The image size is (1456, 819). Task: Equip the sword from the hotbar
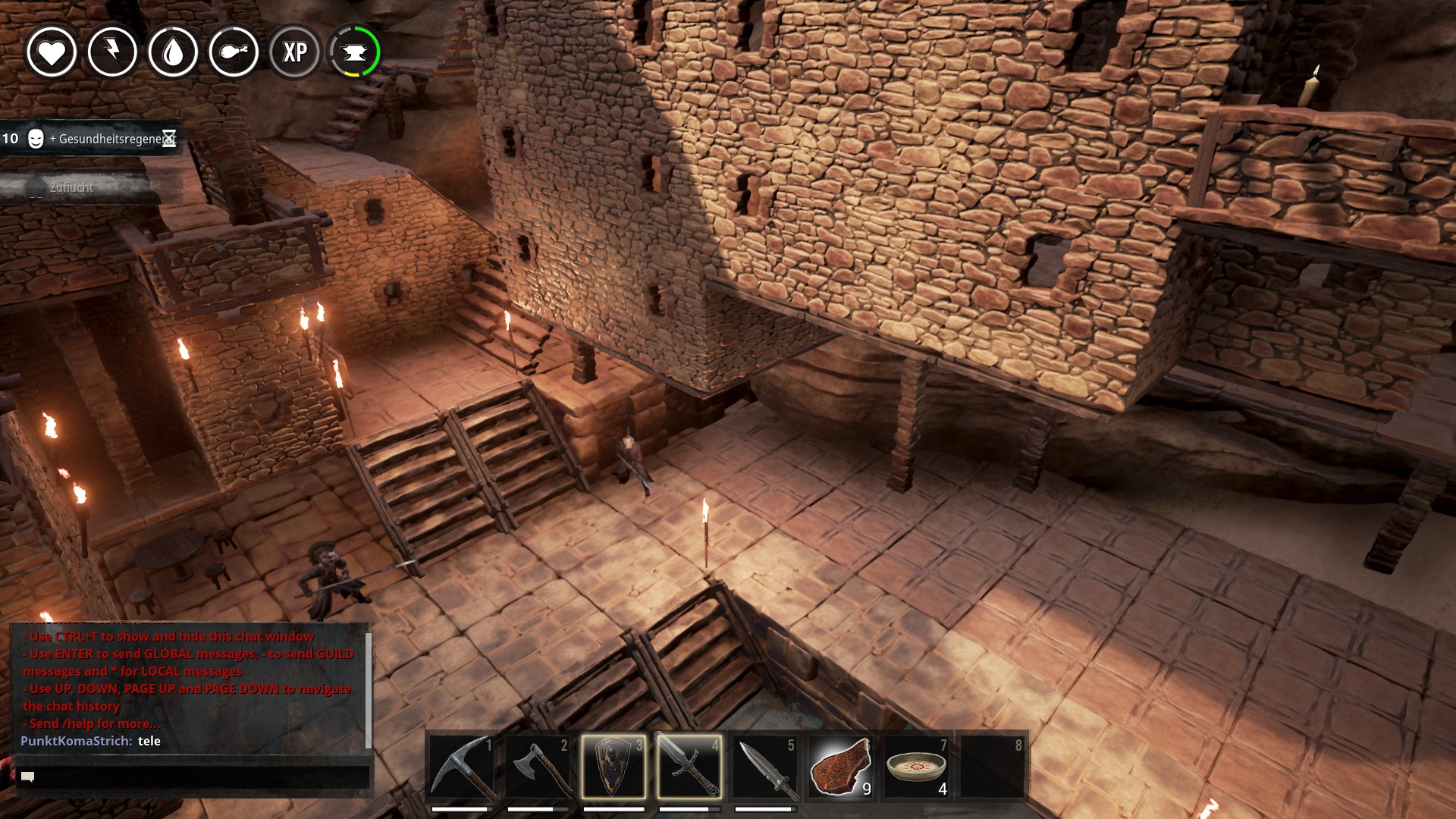coord(689,767)
